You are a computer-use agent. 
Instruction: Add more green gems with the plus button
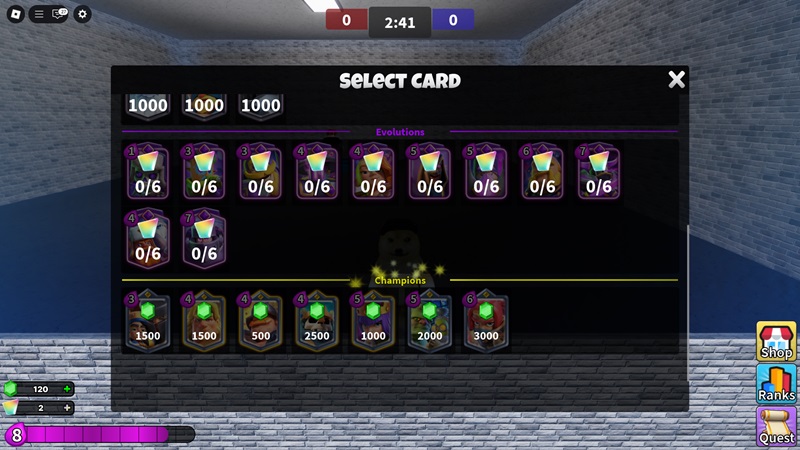click(67, 389)
